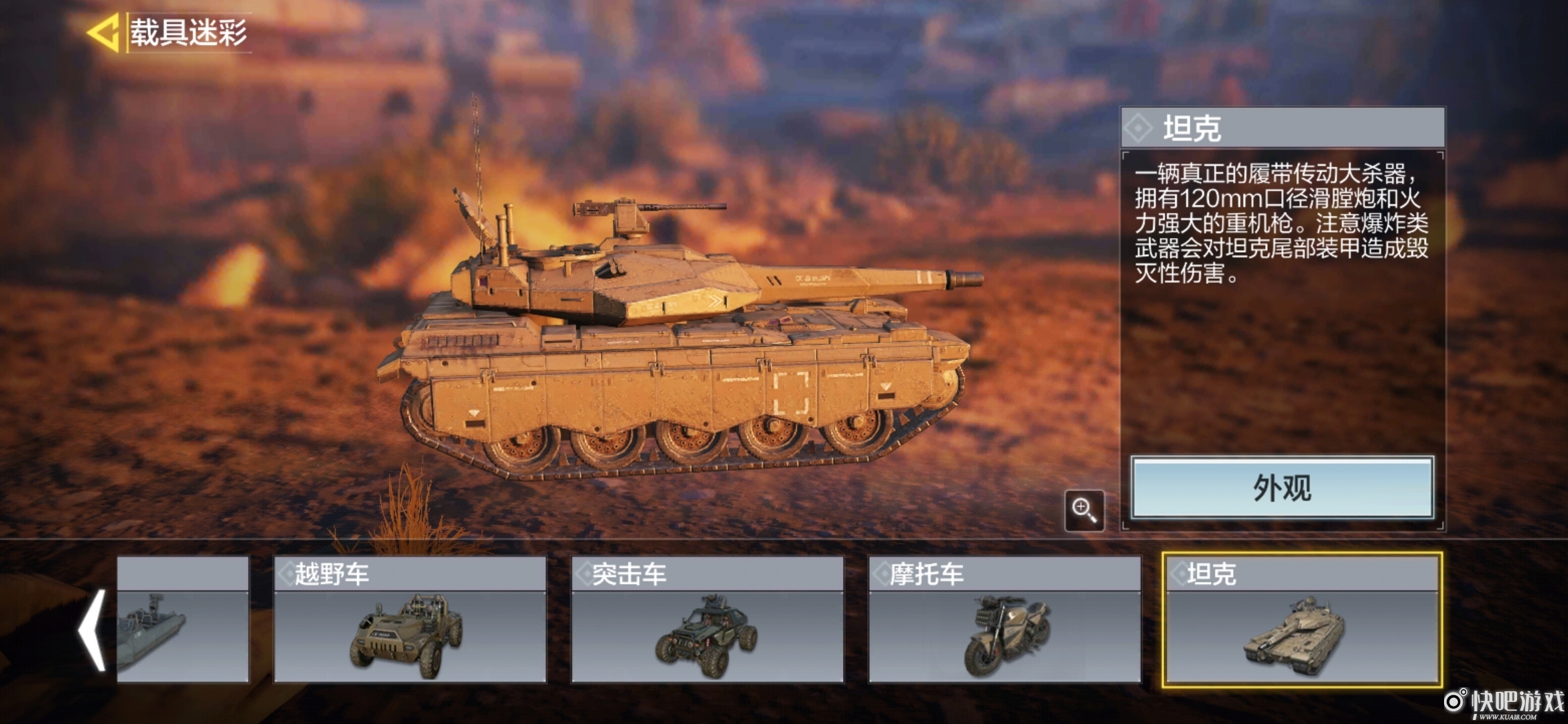Select the partially hidden boat tile
1568x724 pixels.
click(x=183, y=619)
